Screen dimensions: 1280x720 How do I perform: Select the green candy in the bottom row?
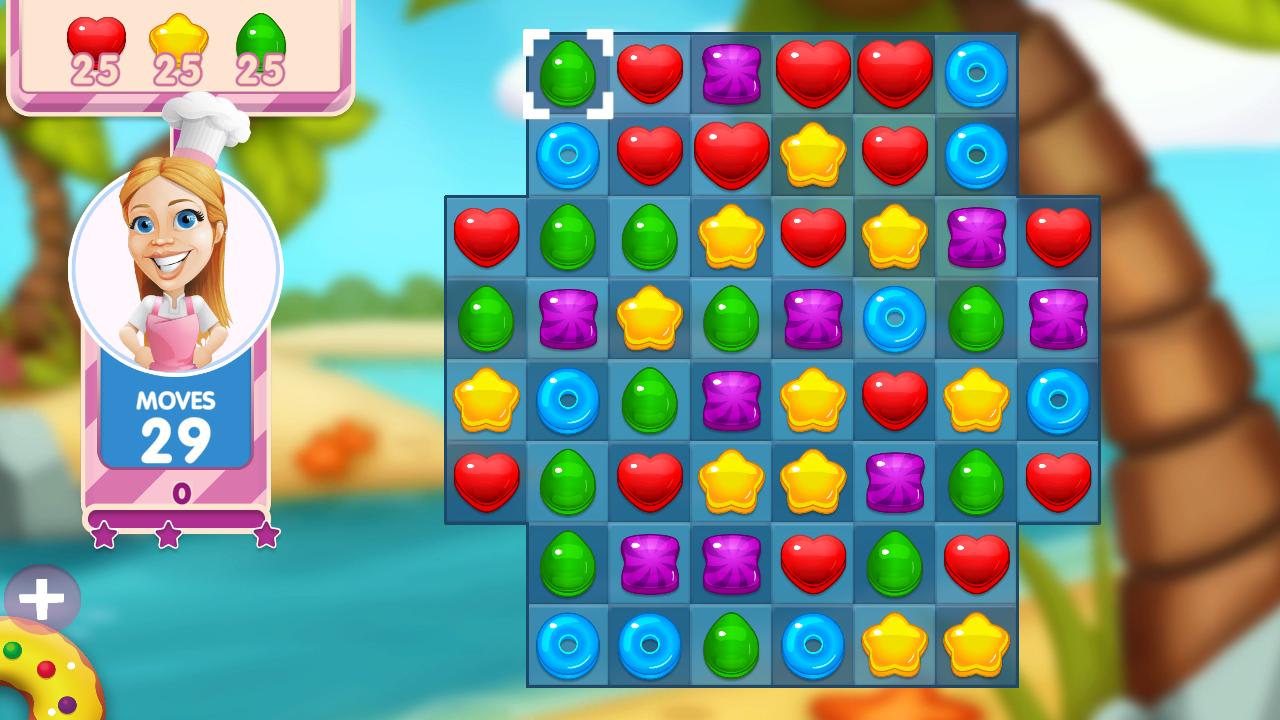point(731,645)
